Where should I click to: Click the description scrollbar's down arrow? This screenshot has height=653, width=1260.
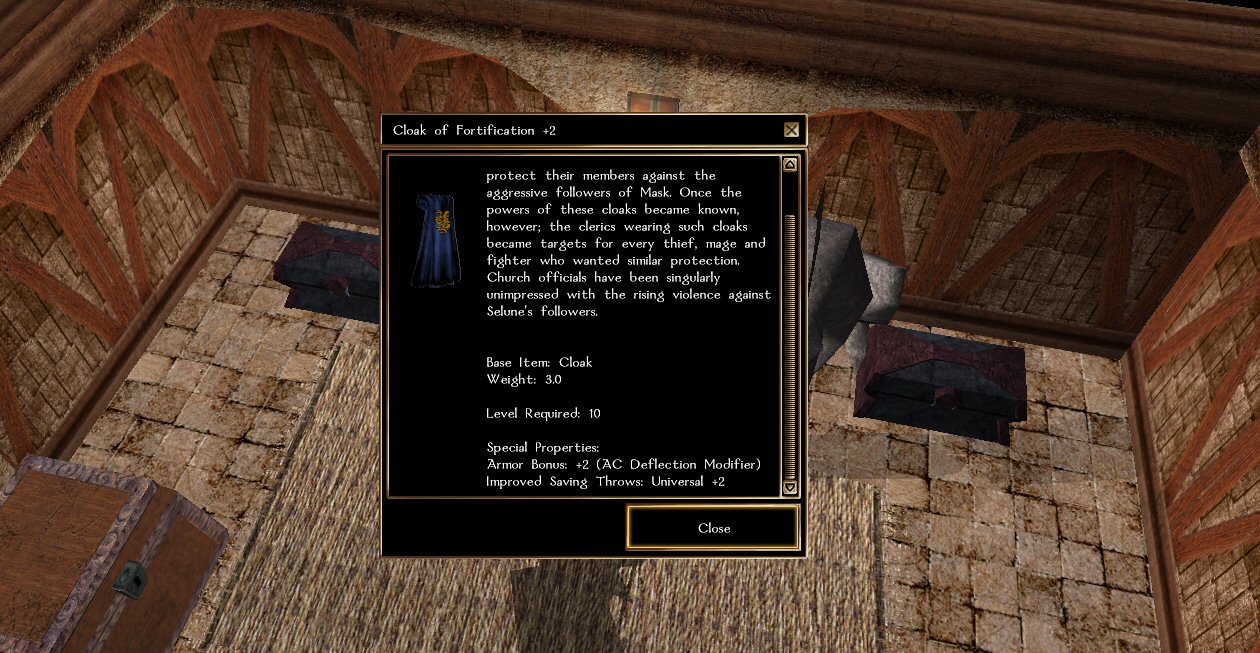[x=790, y=487]
